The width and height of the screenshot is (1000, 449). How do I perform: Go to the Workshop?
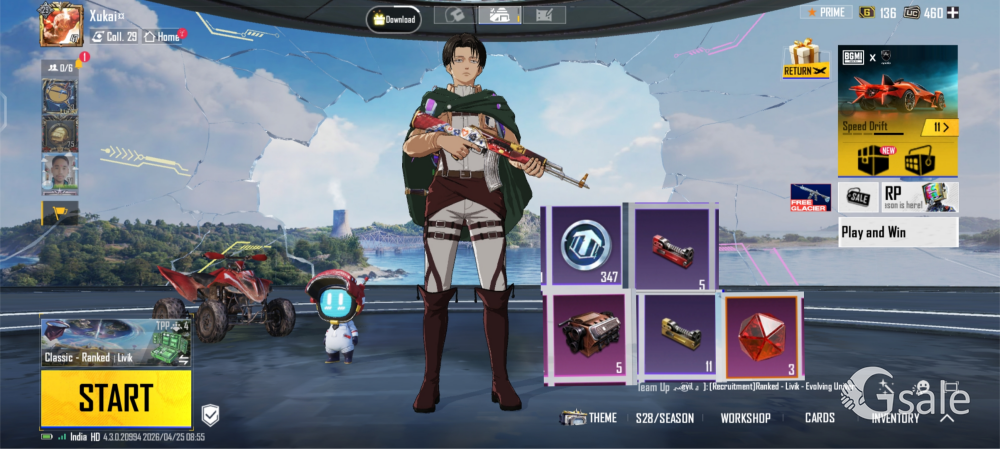745,418
